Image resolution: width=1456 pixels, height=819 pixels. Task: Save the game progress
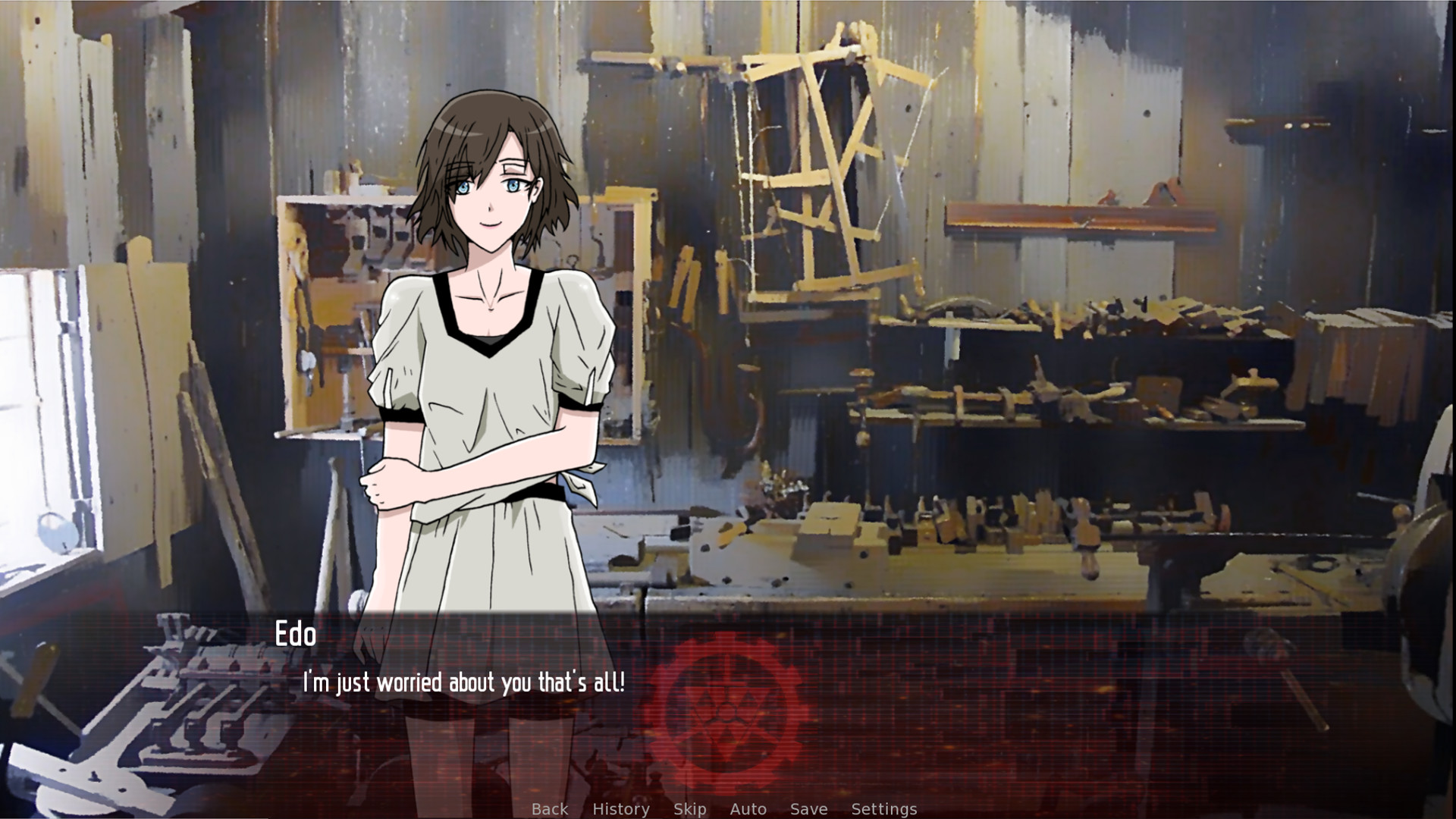click(807, 808)
